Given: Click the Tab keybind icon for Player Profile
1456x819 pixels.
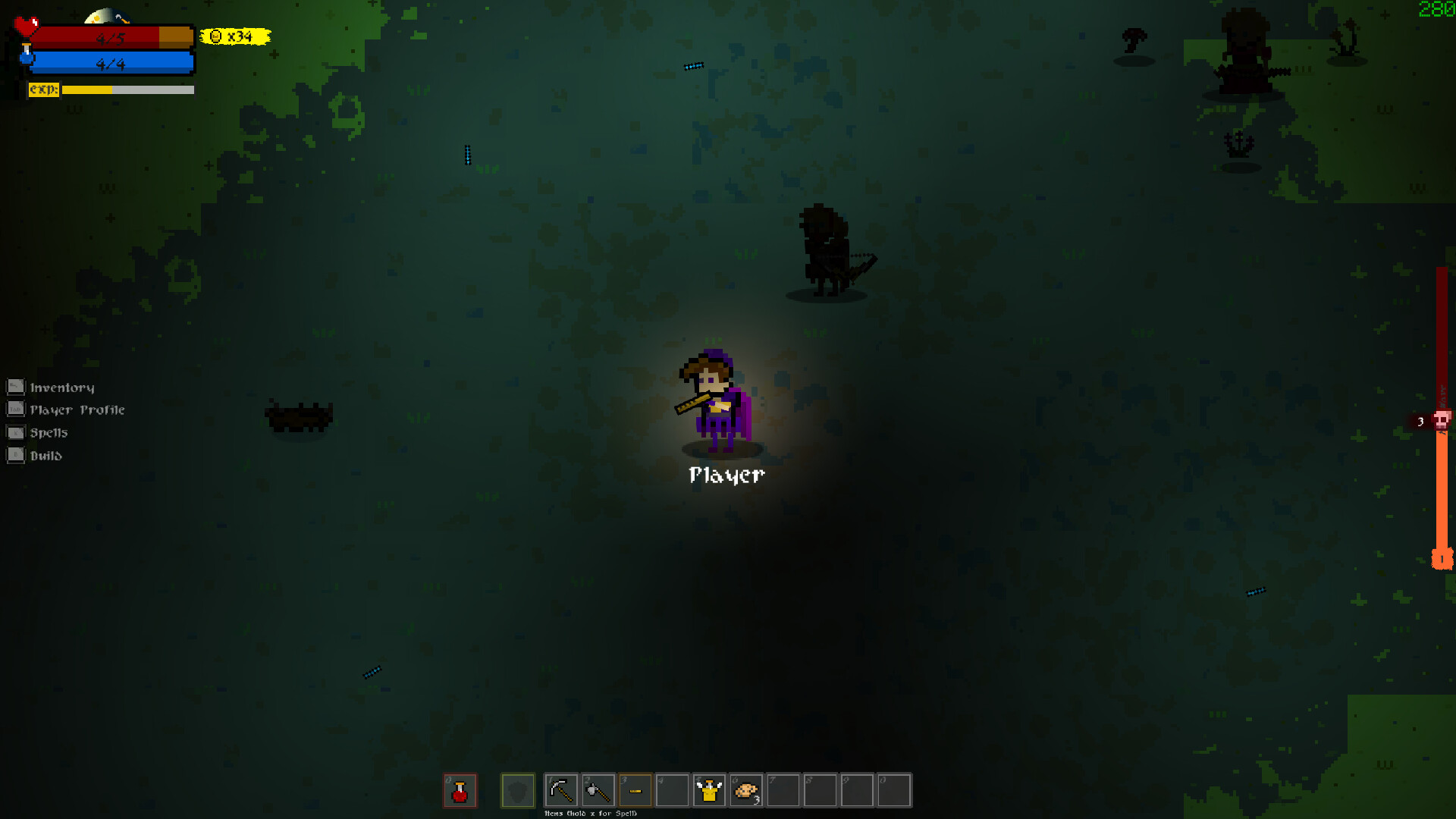Looking at the screenshot, I should [x=16, y=409].
